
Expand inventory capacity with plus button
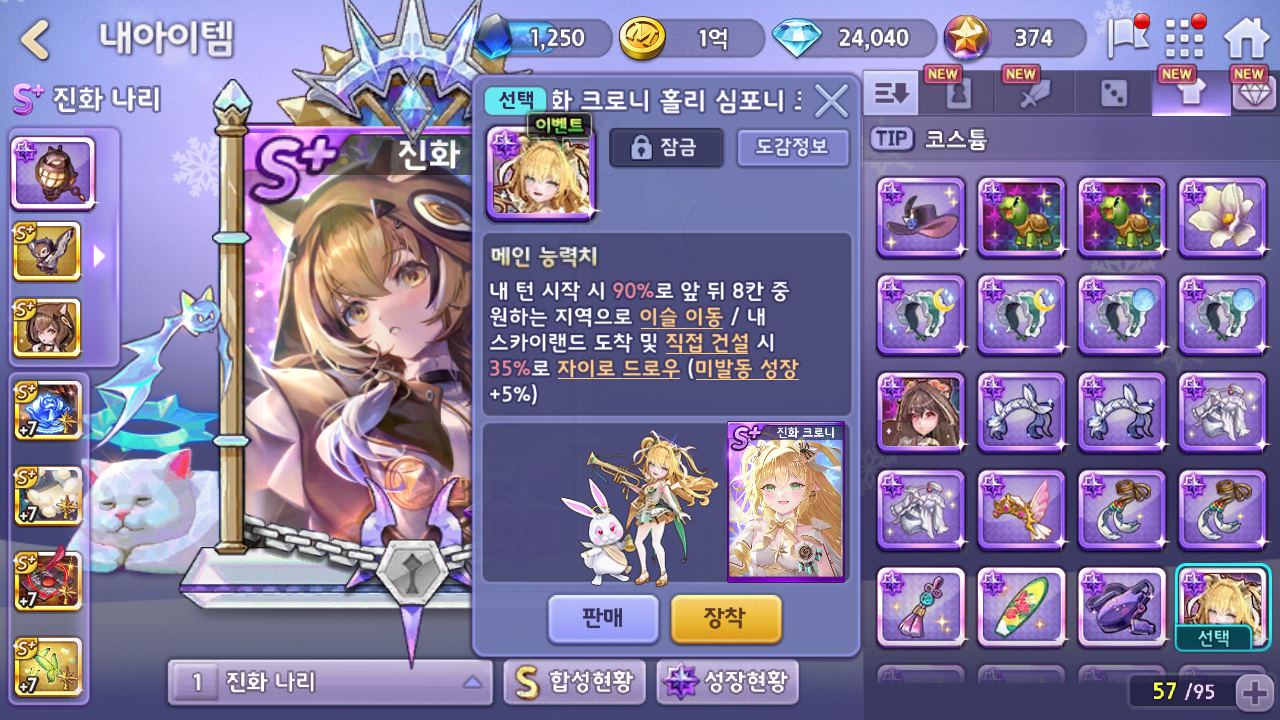(x=1252, y=692)
